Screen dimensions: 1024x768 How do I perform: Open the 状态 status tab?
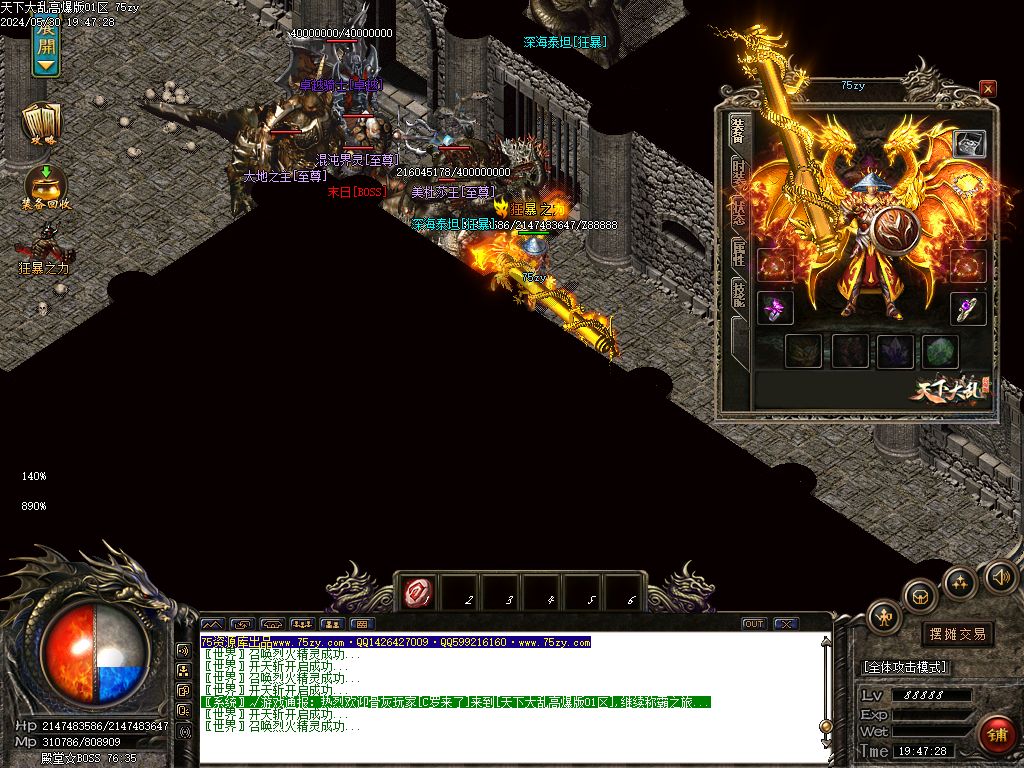coord(738,212)
